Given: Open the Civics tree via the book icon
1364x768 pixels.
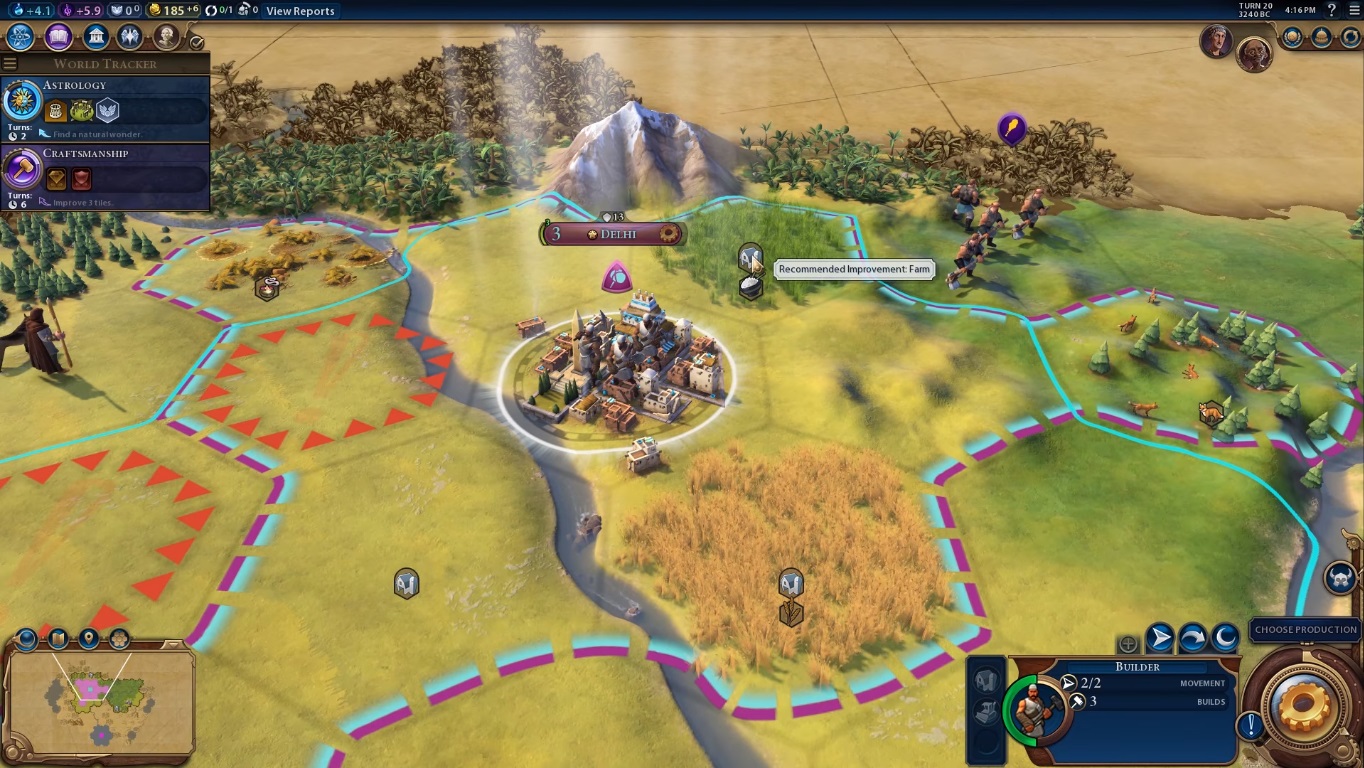Looking at the screenshot, I should (58, 37).
